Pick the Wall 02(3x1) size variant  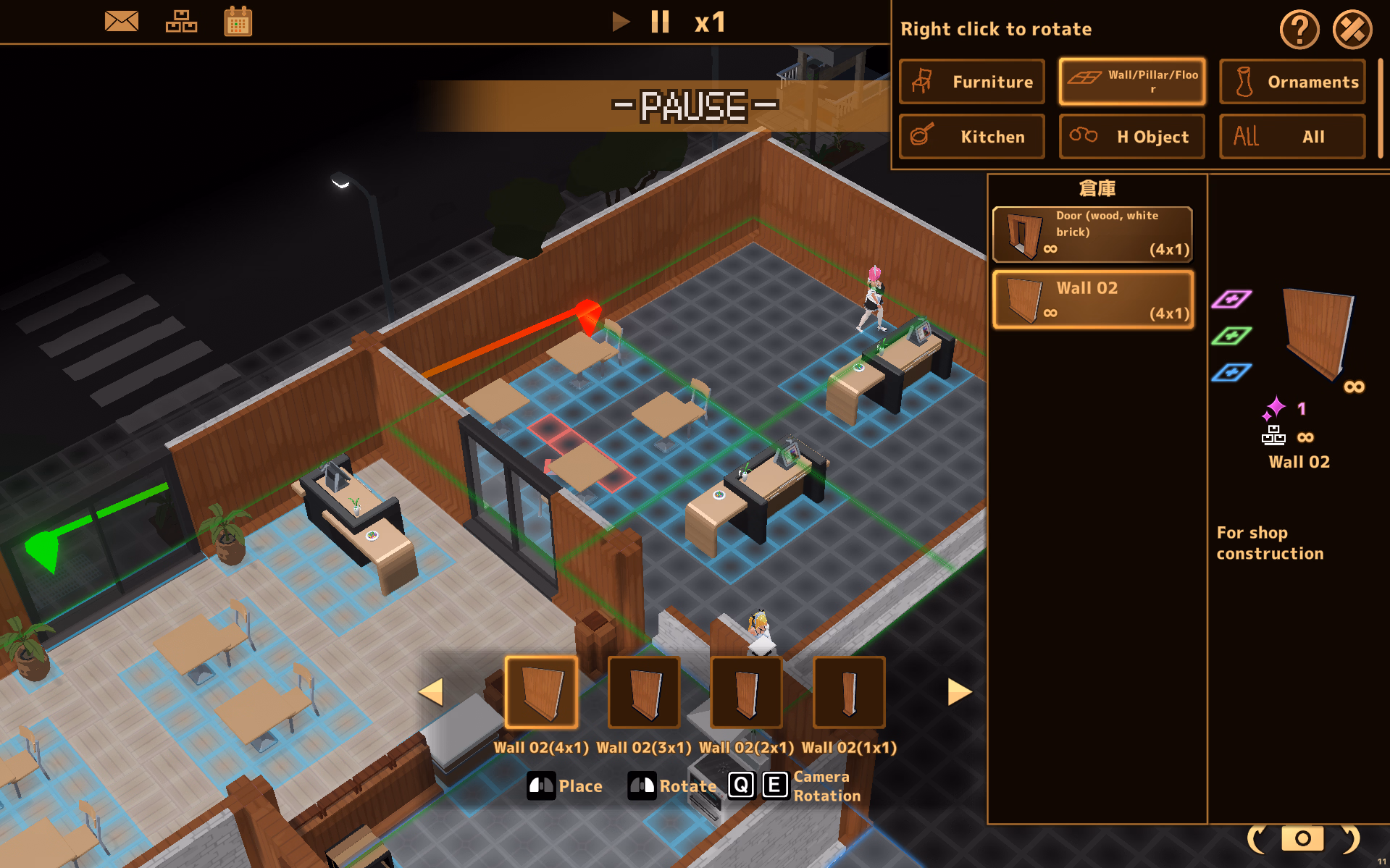click(x=644, y=692)
